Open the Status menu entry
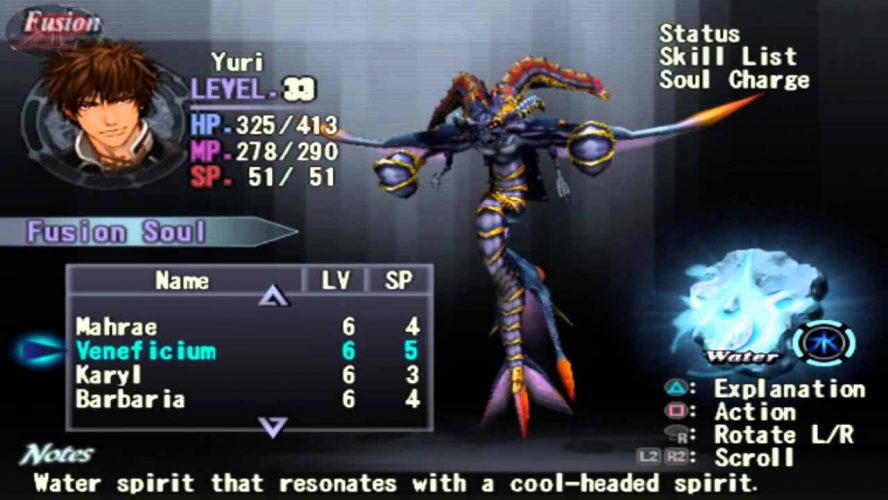Image resolution: width=888 pixels, height=500 pixels. pyautogui.click(x=699, y=34)
